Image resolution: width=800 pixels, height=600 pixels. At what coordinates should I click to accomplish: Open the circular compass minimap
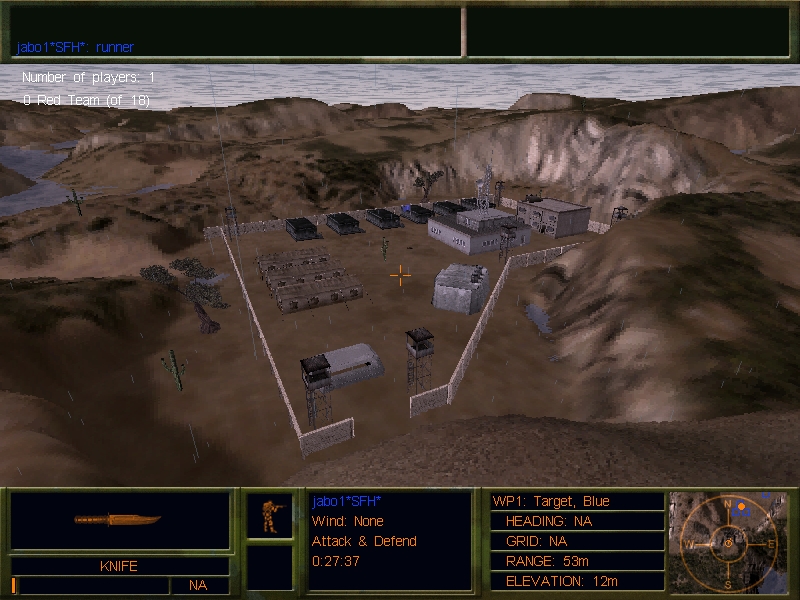click(x=729, y=541)
